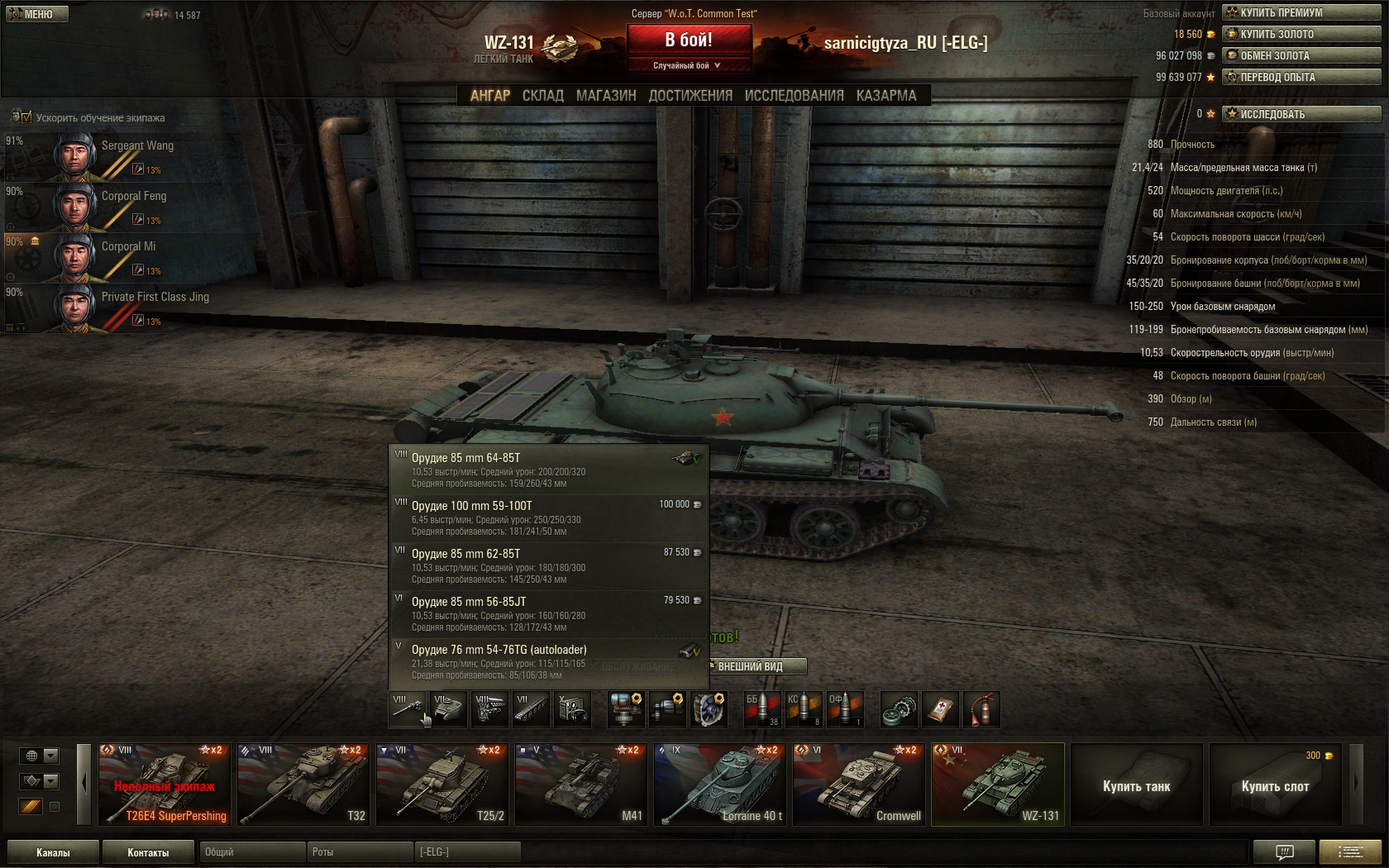This screenshot has height=868, width=1389.
Task: Toggle the Ускорить обучение экипажа checkbox
Action: click(26, 117)
